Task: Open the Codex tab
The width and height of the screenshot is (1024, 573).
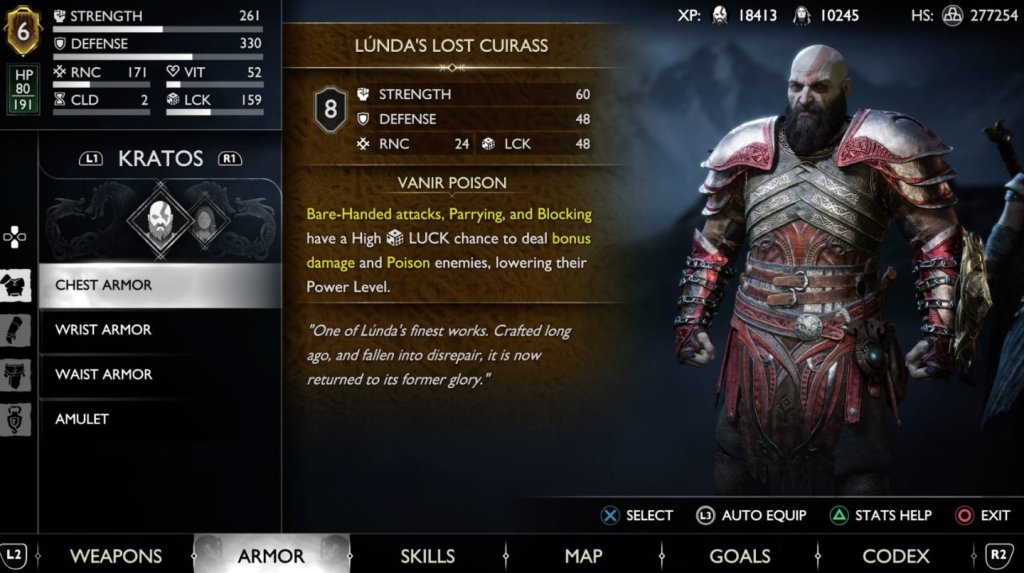Action: coord(896,556)
